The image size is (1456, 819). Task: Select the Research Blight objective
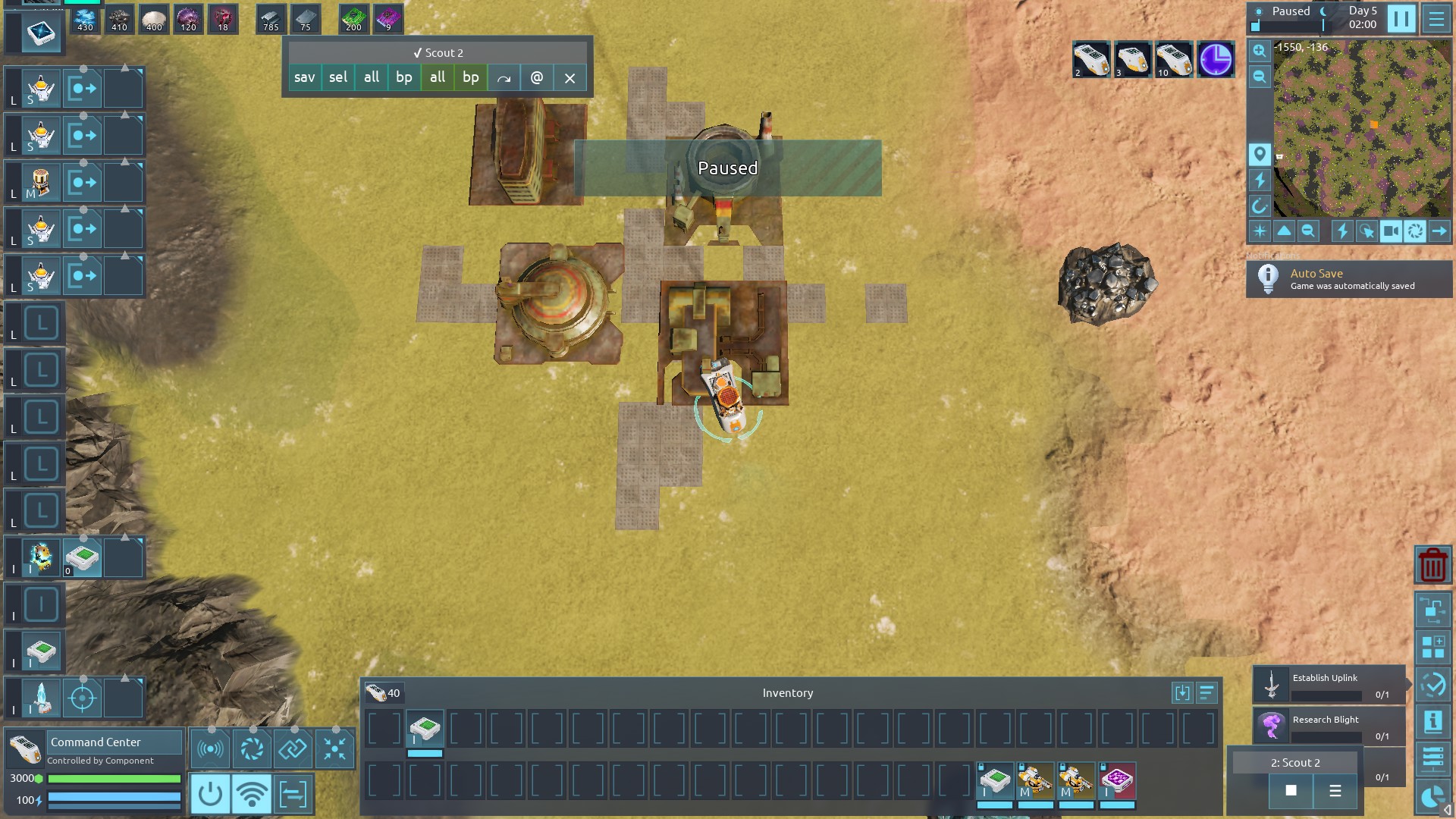coord(1329,726)
